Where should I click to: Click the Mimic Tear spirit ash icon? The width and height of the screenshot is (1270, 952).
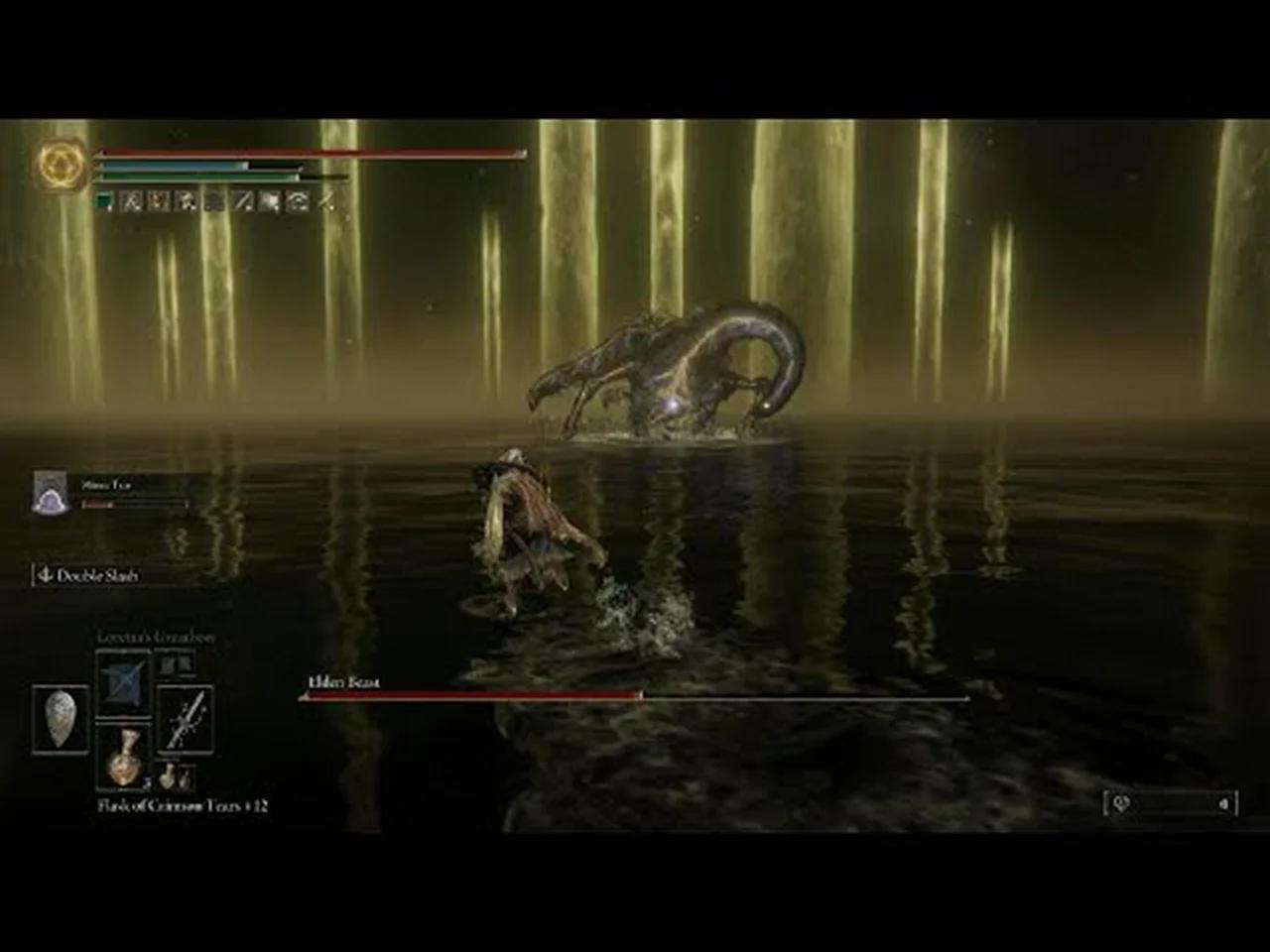pos(50,492)
